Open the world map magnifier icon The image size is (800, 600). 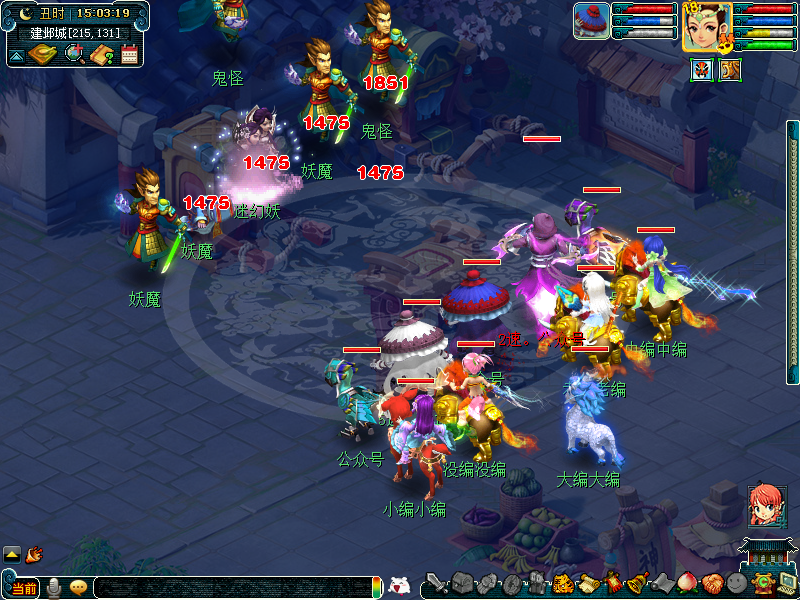point(75,54)
